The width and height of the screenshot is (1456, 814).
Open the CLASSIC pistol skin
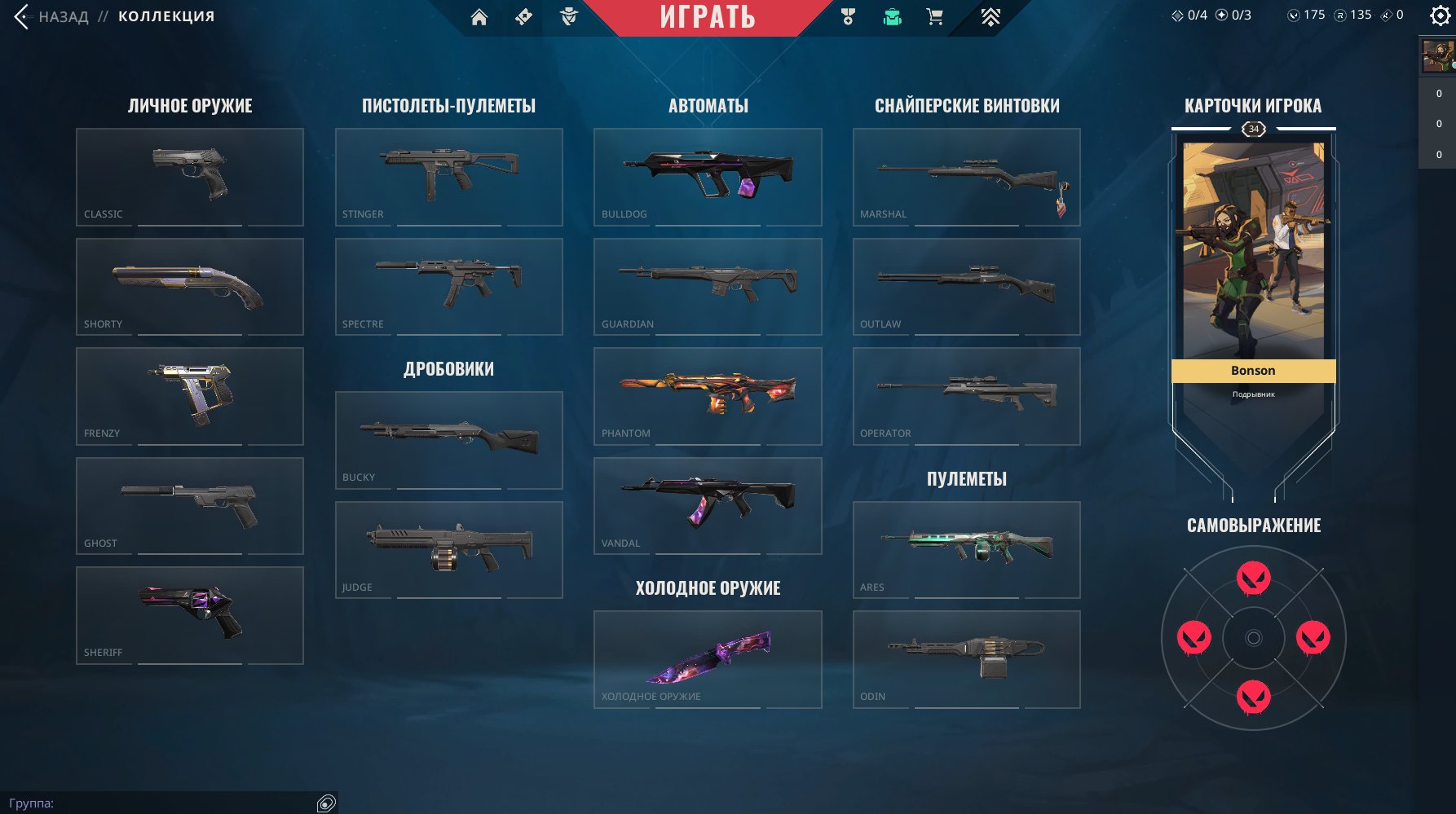[x=189, y=177]
